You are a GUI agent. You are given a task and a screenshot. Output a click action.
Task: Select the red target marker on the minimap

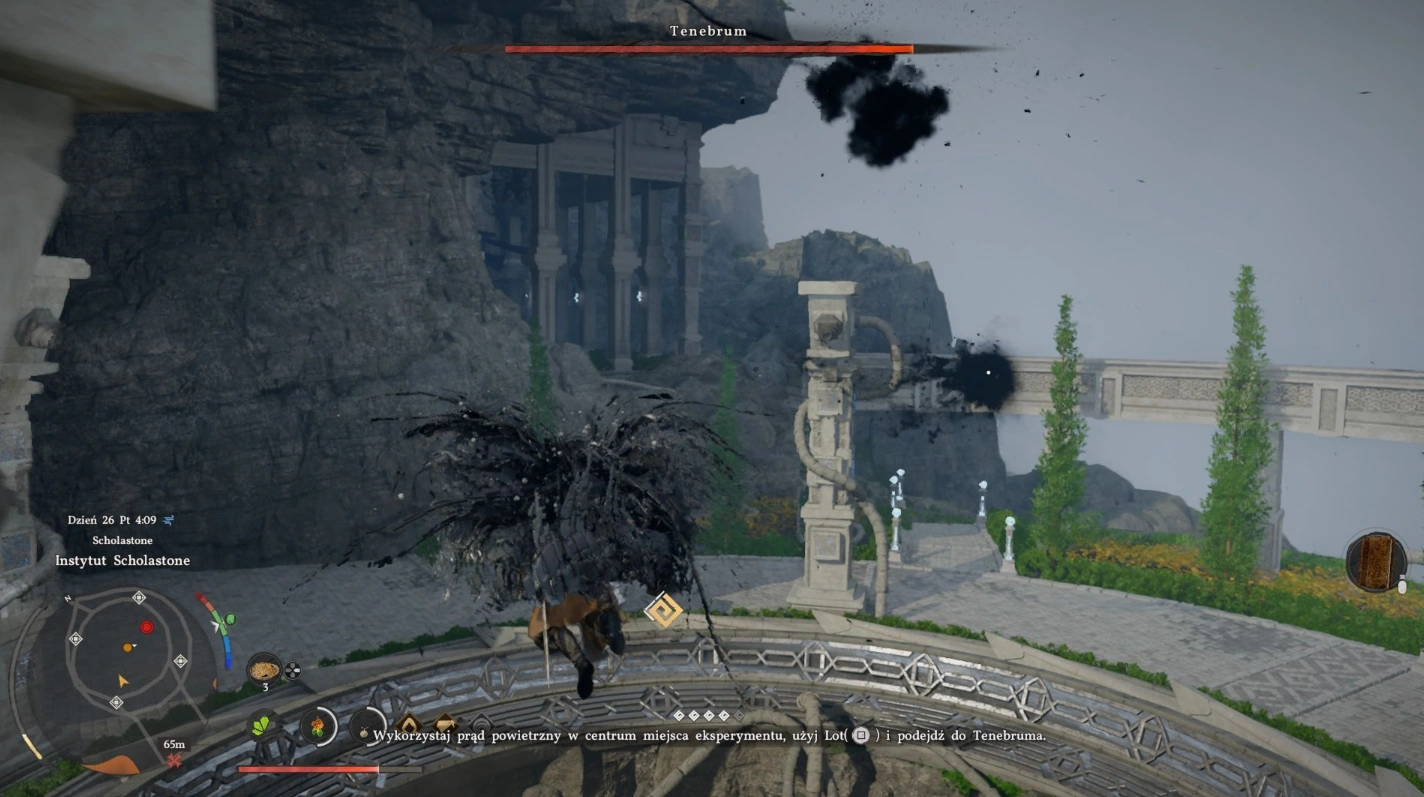coord(147,627)
